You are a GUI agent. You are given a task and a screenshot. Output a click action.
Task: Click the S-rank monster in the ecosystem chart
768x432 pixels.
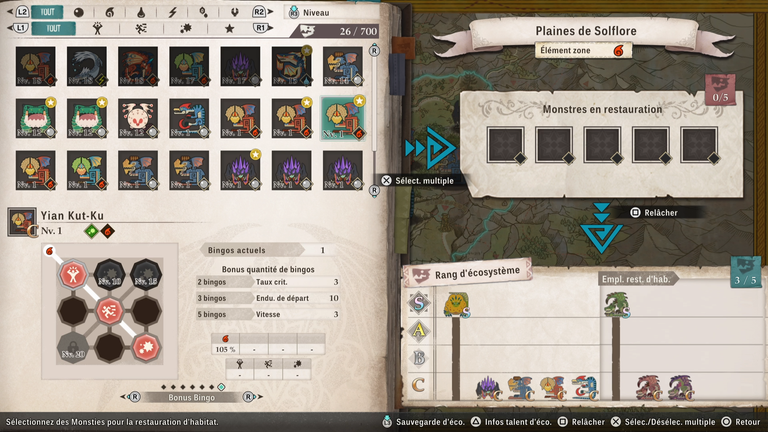[x=456, y=304]
